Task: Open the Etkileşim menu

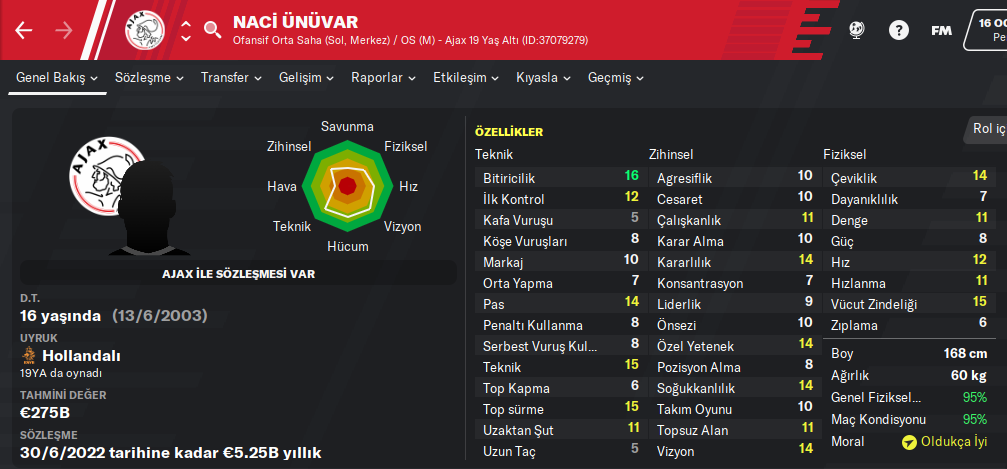Action: [x=466, y=77]
